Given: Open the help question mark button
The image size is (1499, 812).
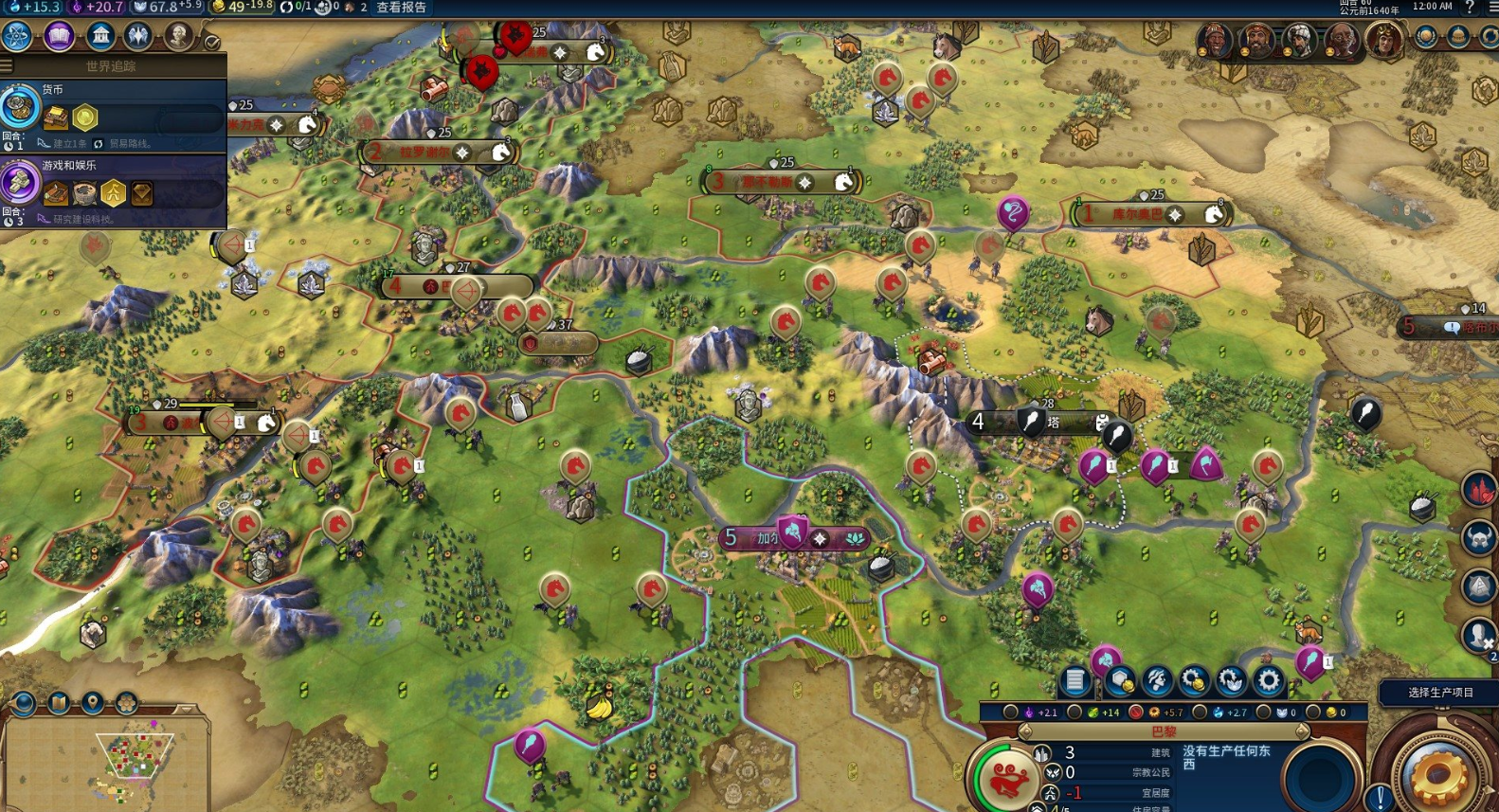Looking at the screenshot, I should coord(1470,8).
